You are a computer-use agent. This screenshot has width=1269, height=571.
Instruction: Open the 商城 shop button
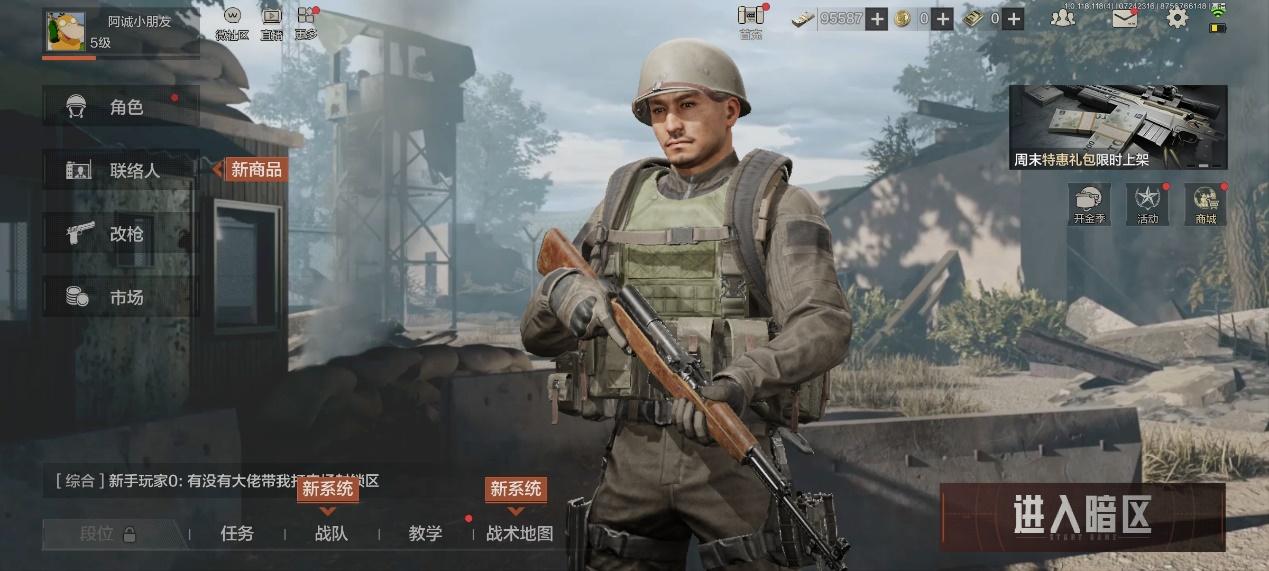click(1204, 204)
